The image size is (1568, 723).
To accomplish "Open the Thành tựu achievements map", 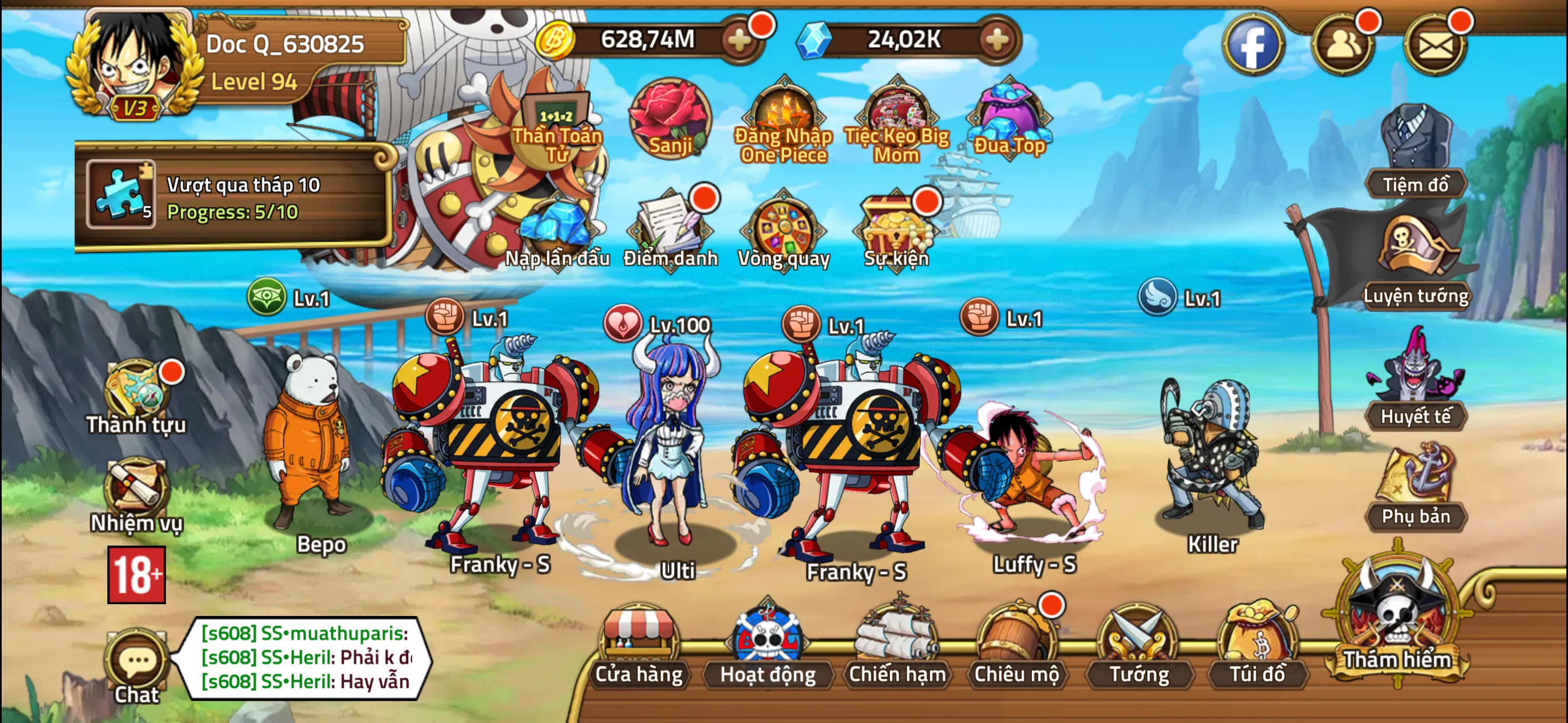I will click(139, 390).
